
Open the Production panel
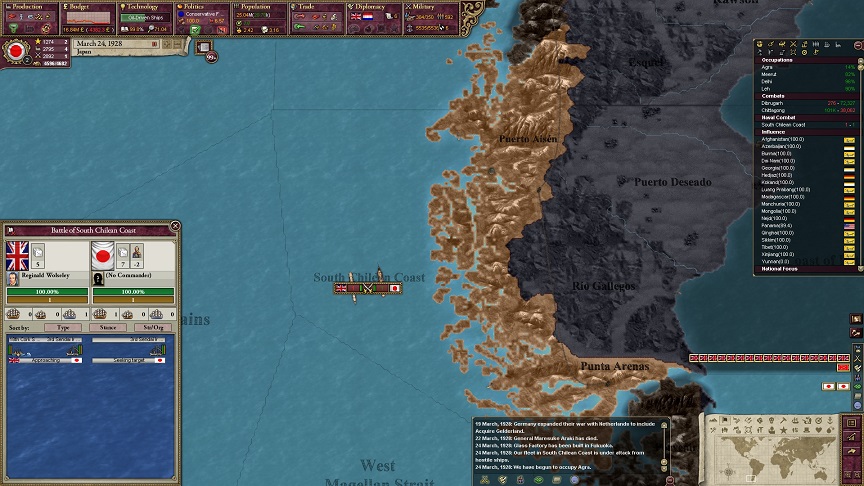30,7
